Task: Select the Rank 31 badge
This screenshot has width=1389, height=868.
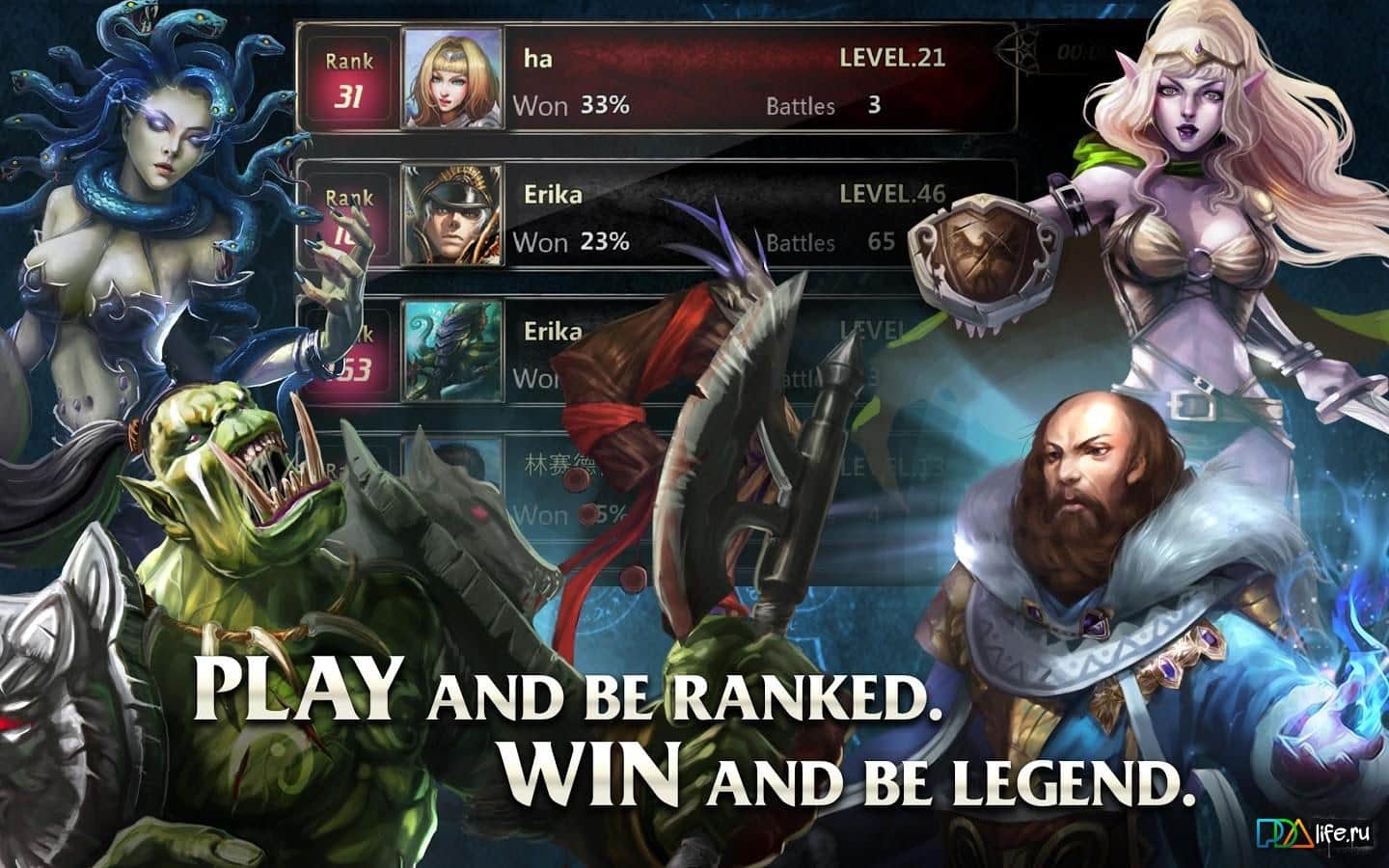Action: [x=351, y=77]
